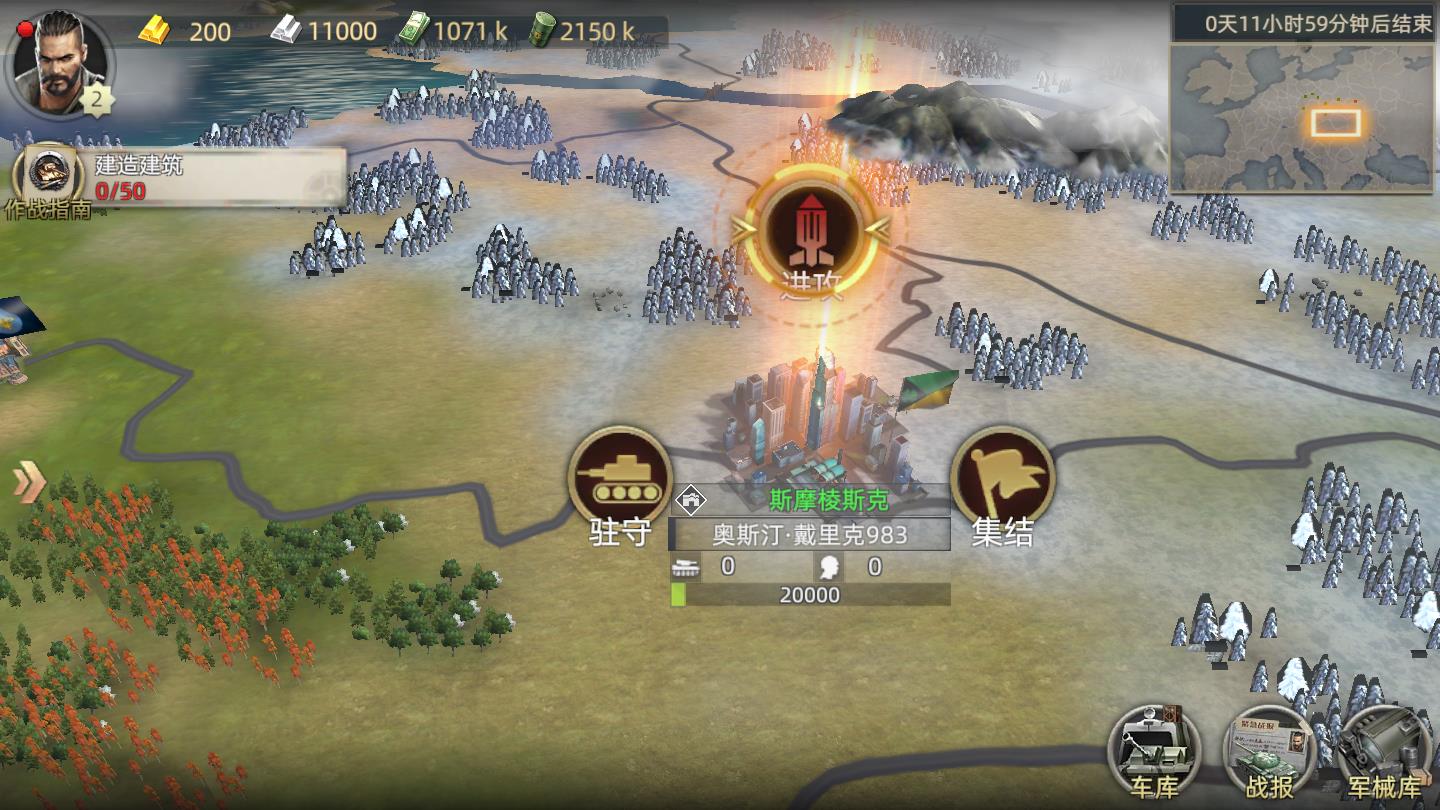Open the 建造建筑 build task tracker
Viewport: 1440px width, 810px height.
coord(215,178)
